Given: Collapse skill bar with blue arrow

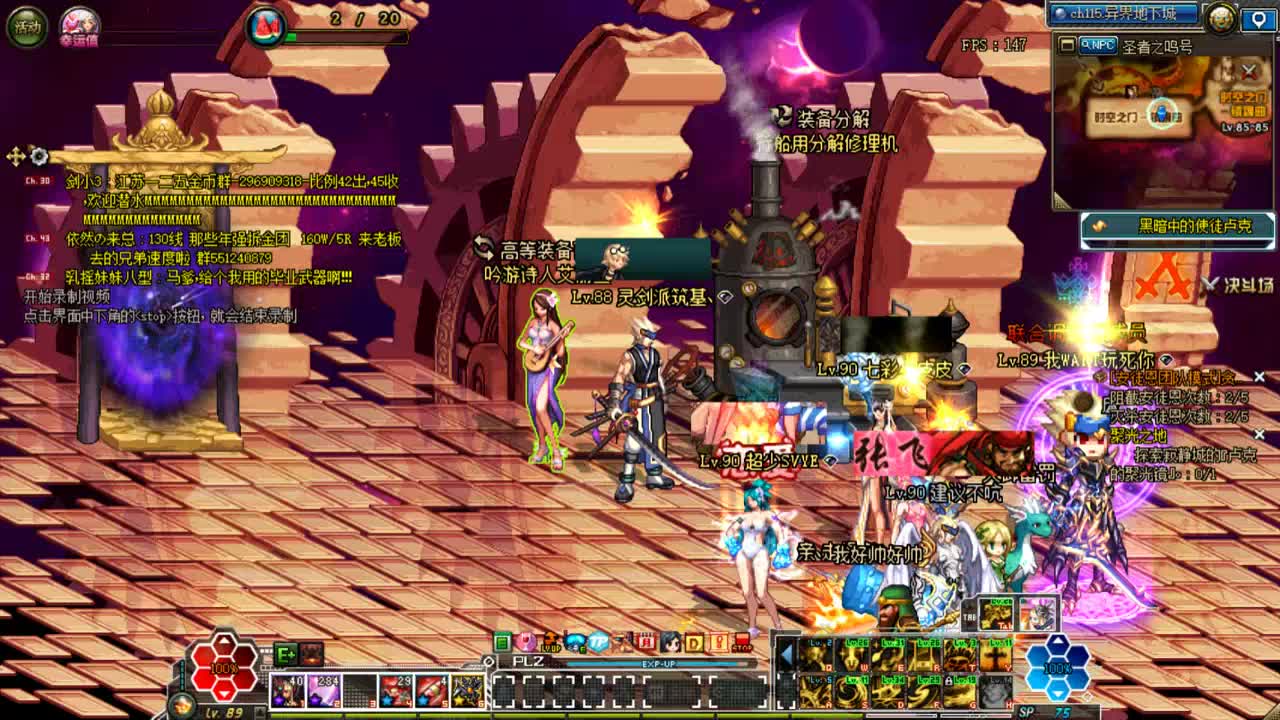Looking at the screenshot, I should [x=786, y=654].
